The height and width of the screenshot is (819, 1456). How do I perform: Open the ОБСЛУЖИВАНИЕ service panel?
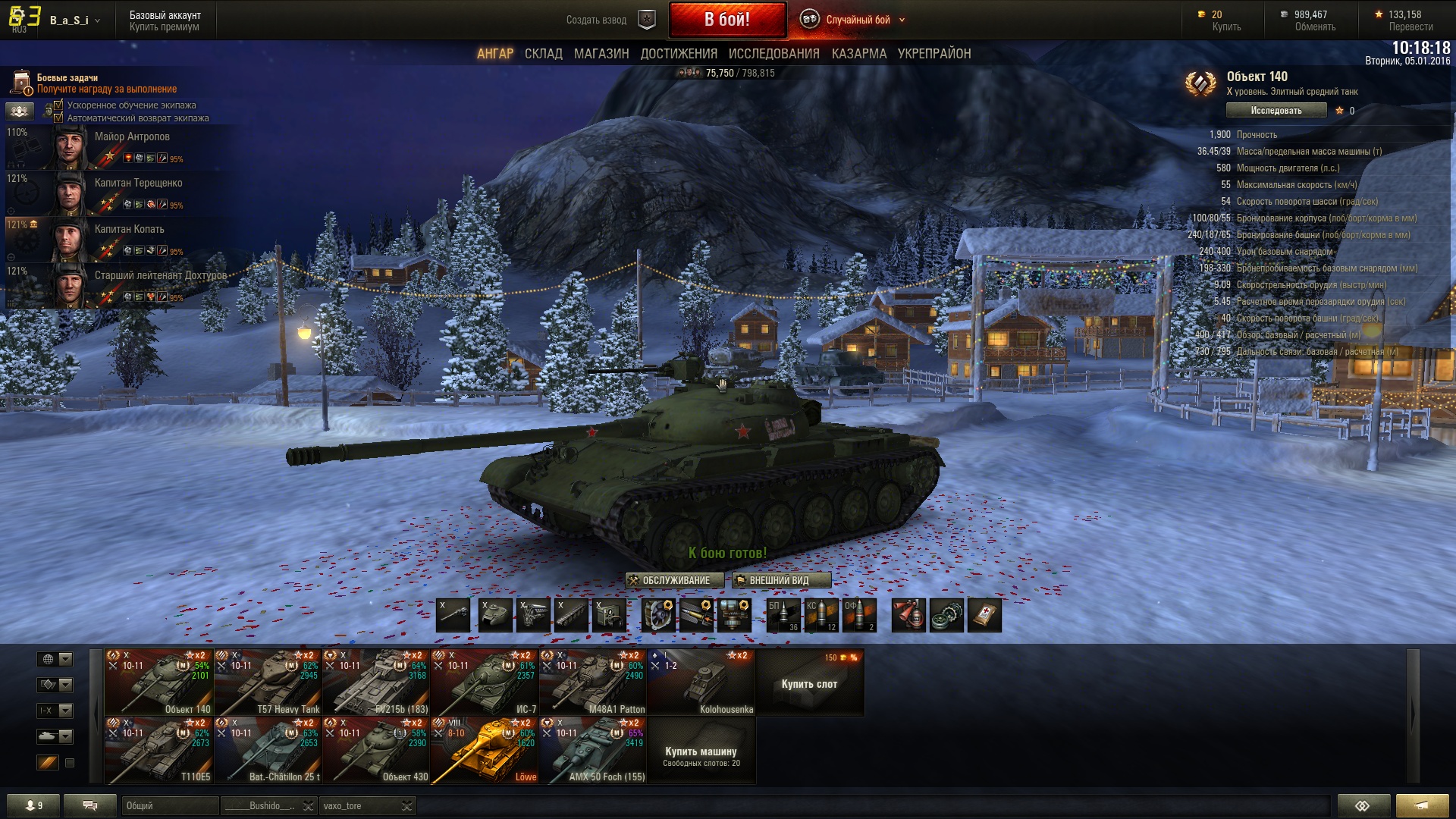(669, 580)
